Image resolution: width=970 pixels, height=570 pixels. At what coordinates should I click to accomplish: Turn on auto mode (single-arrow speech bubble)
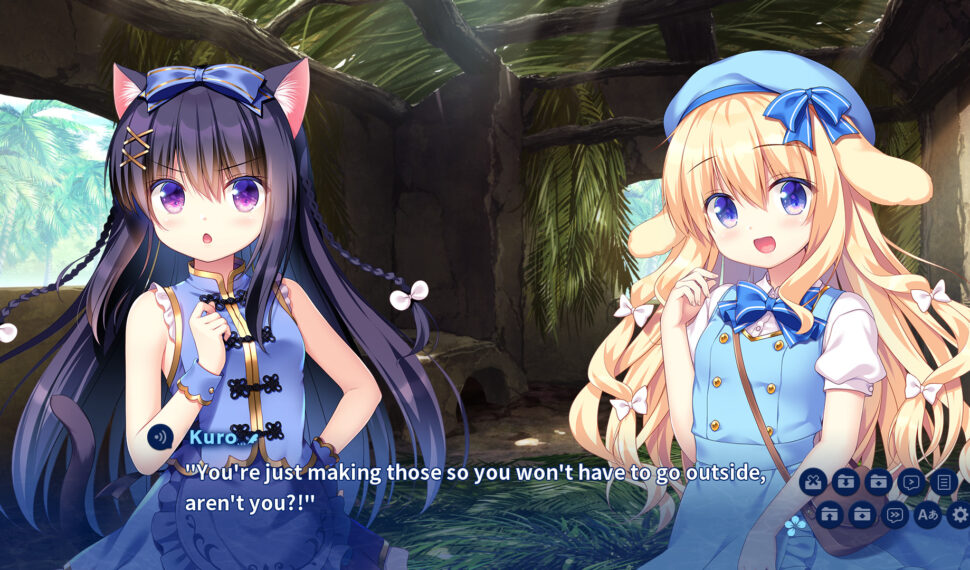[x=911, y=482]
